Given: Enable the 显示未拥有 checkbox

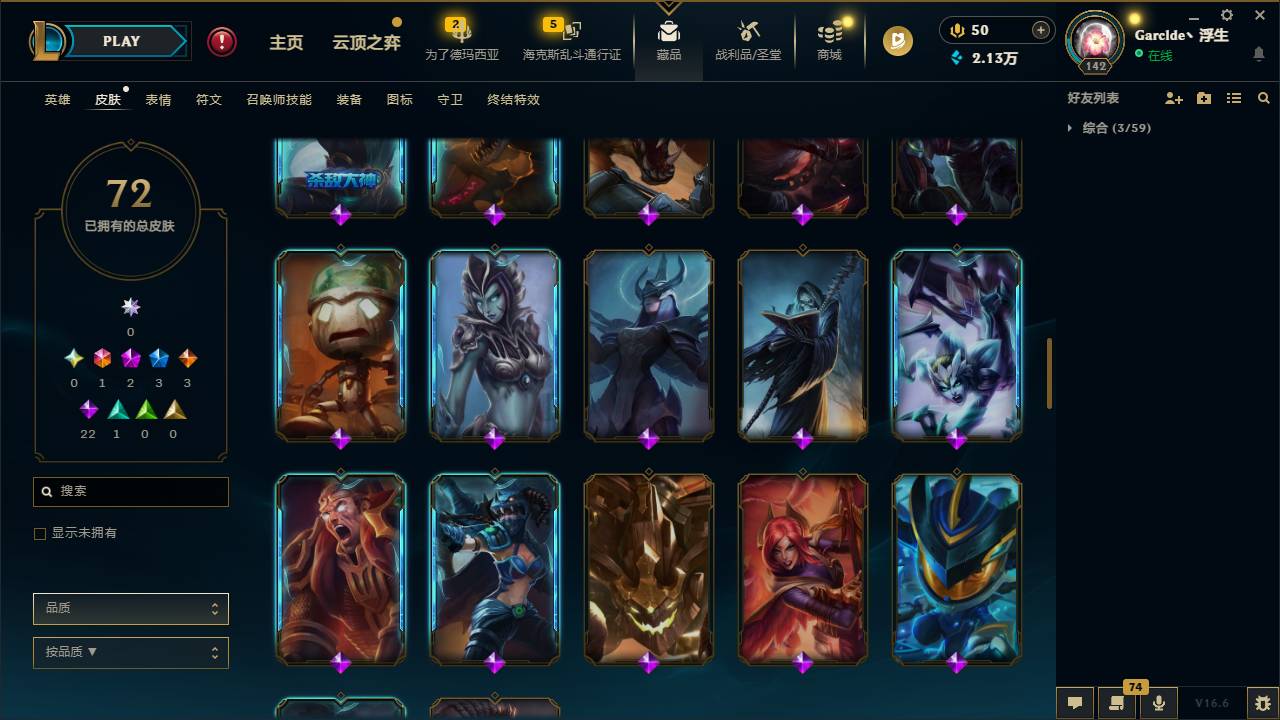Looking at the screenshot, I should [39, 533].
